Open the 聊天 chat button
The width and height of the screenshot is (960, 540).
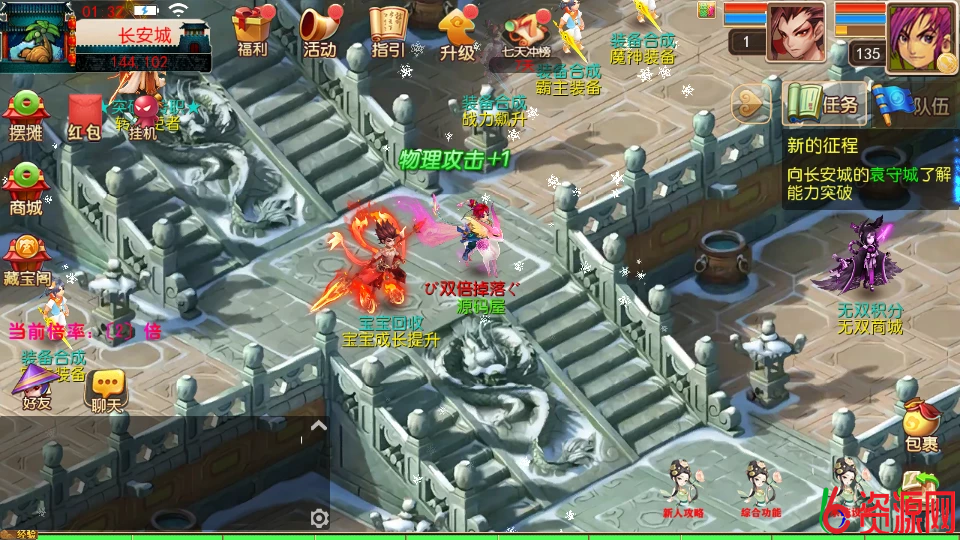coord(106,388)
